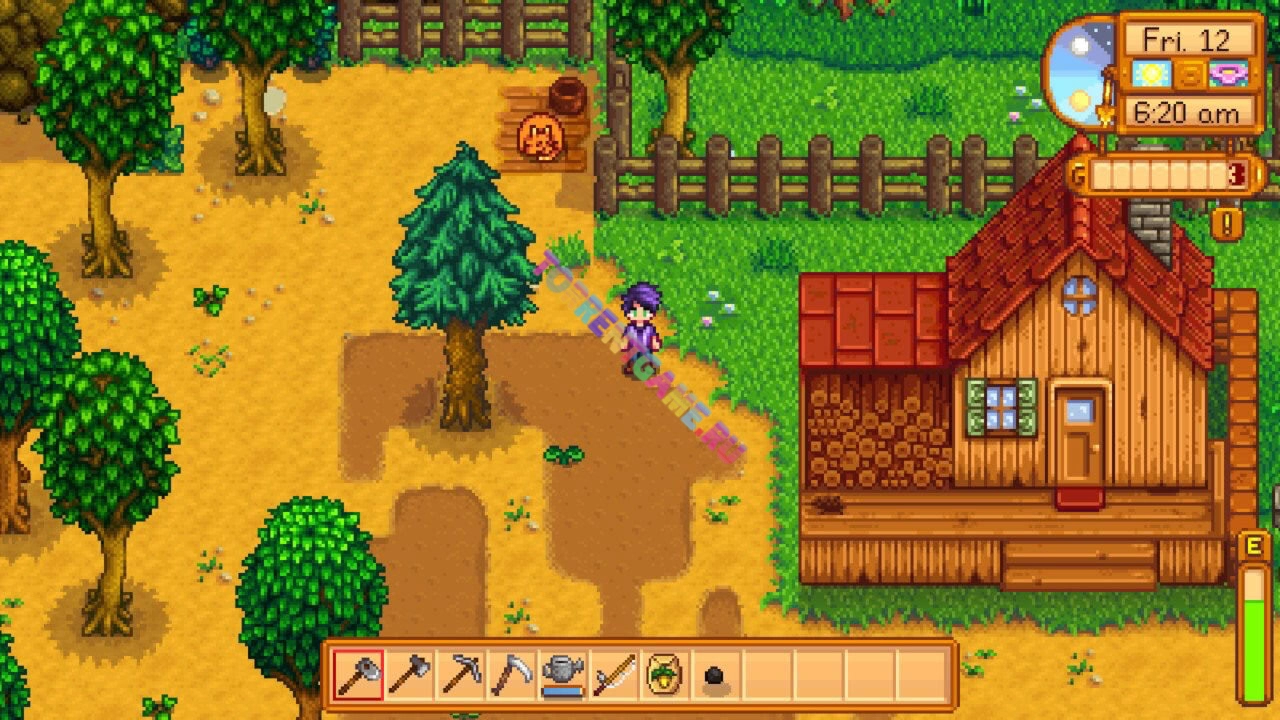Viewport: 1280px width, 720px height.
Task: Select the black coal lump slot
Action: point(716,677)
